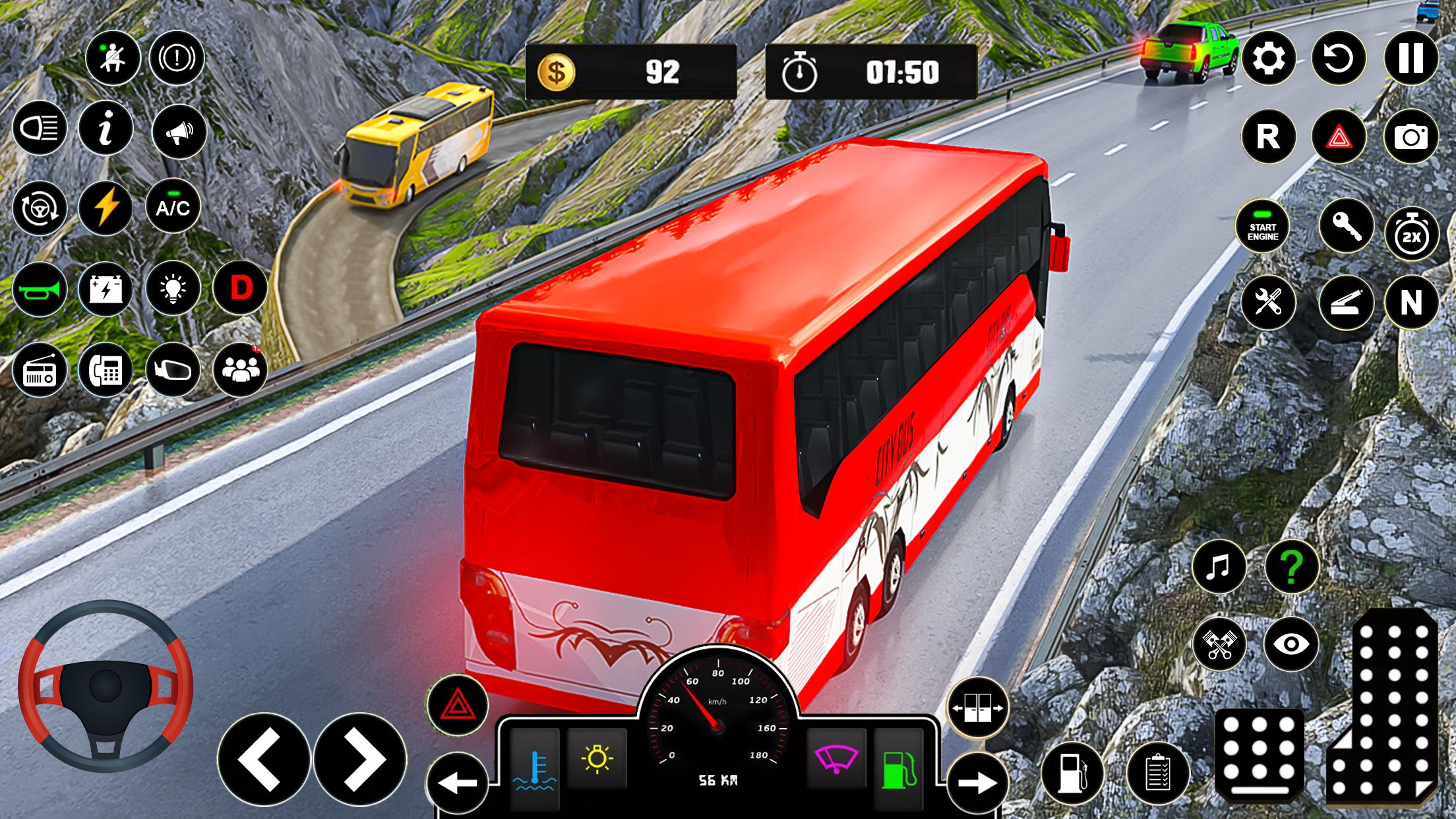Toggle the A/C button

pos(173,208)
